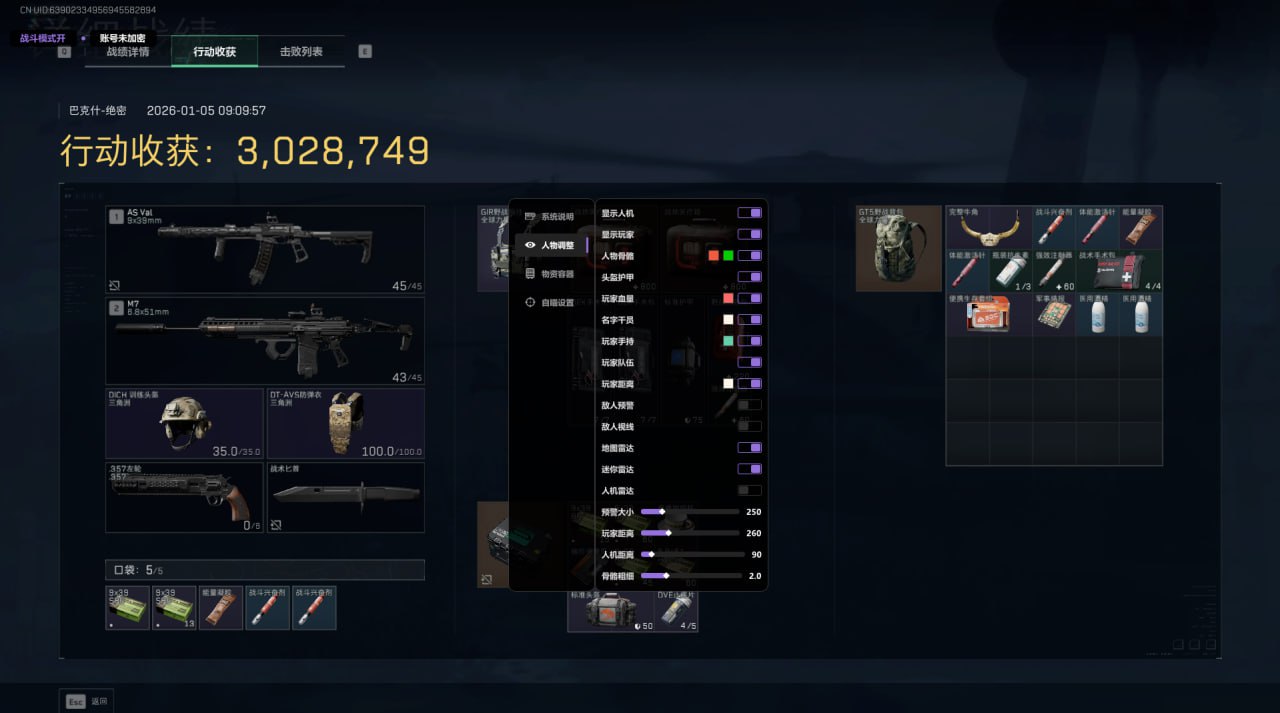Select the AS Val rifle slot
The height and width of the screenshot is (713, 1280).
click(265, 249)
